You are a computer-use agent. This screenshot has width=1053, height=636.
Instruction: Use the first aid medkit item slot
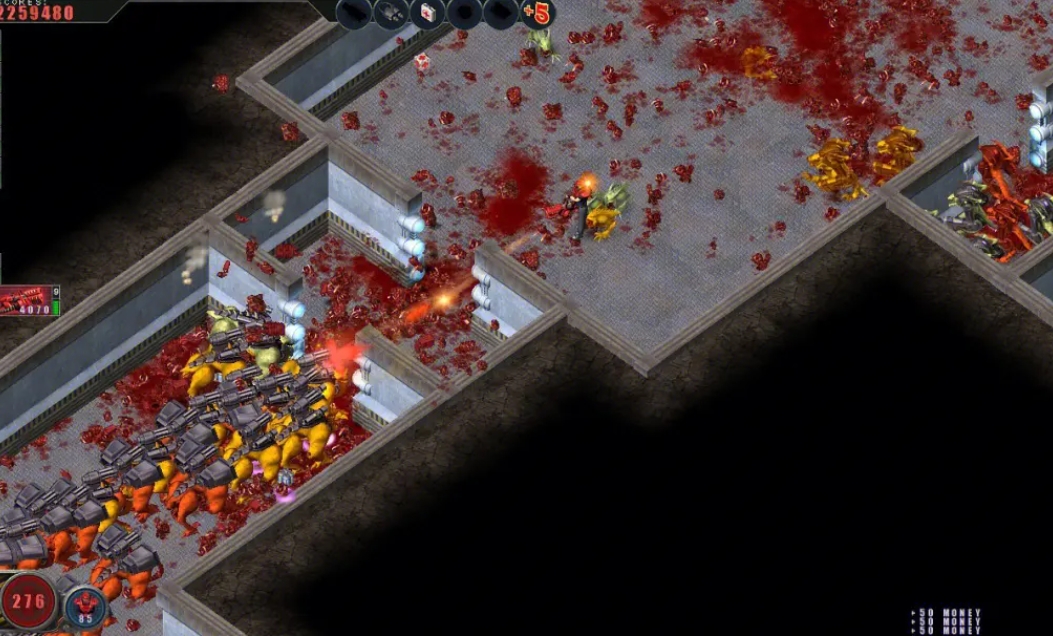click(x=427, y=13)
